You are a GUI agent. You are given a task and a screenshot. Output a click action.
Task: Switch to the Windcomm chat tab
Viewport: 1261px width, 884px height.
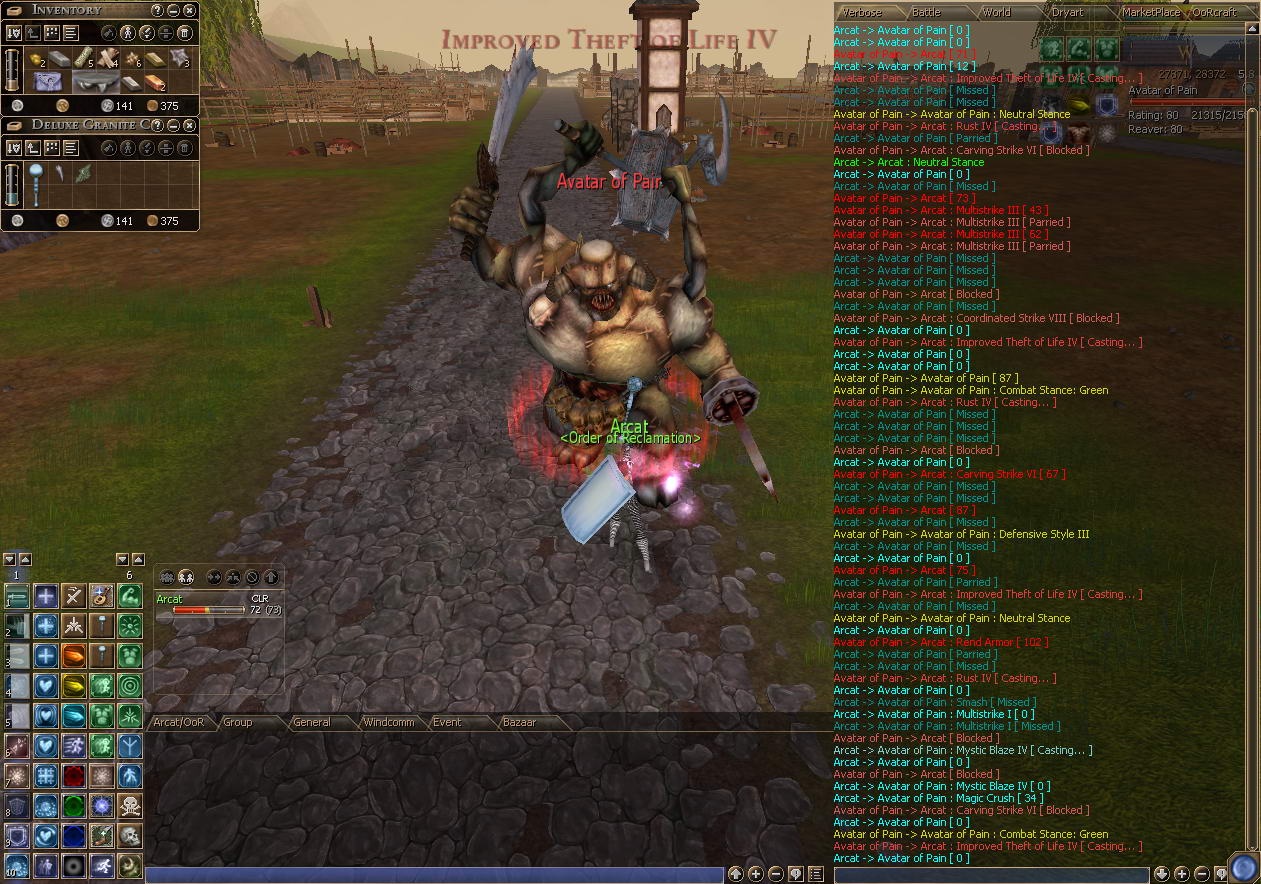click(x=388, y=722)
